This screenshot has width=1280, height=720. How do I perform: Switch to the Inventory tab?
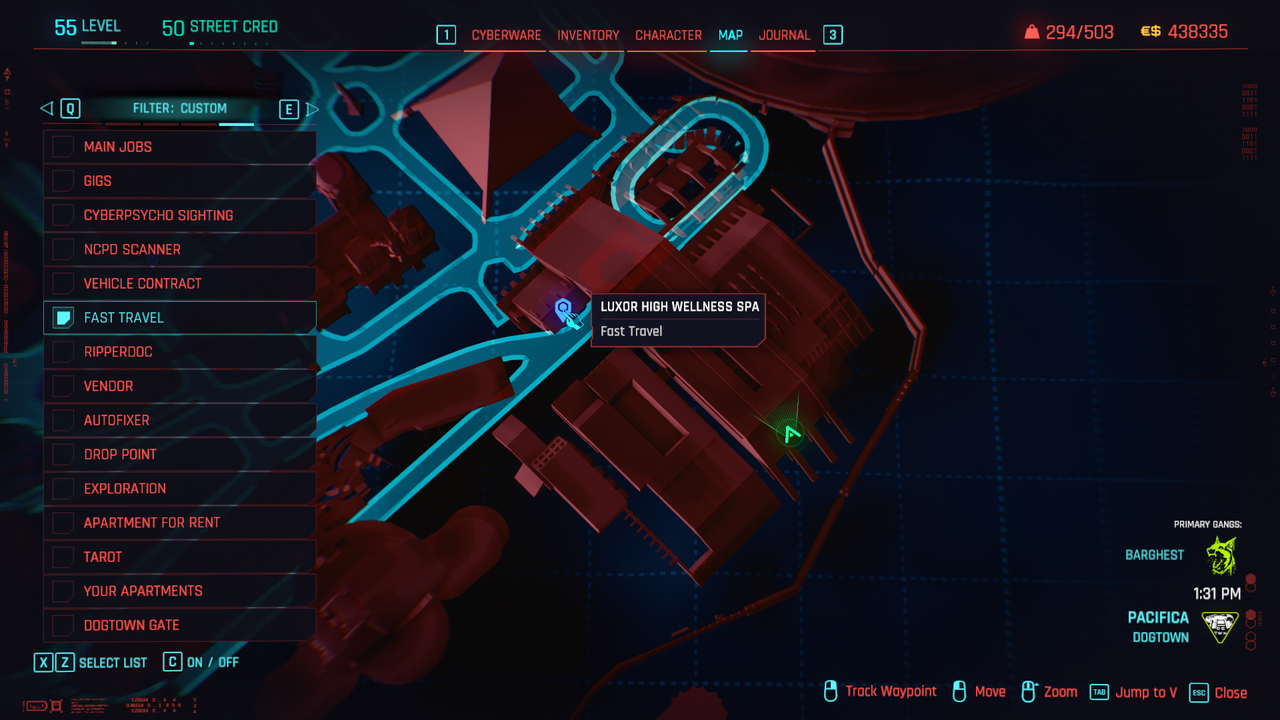[588, 35]
